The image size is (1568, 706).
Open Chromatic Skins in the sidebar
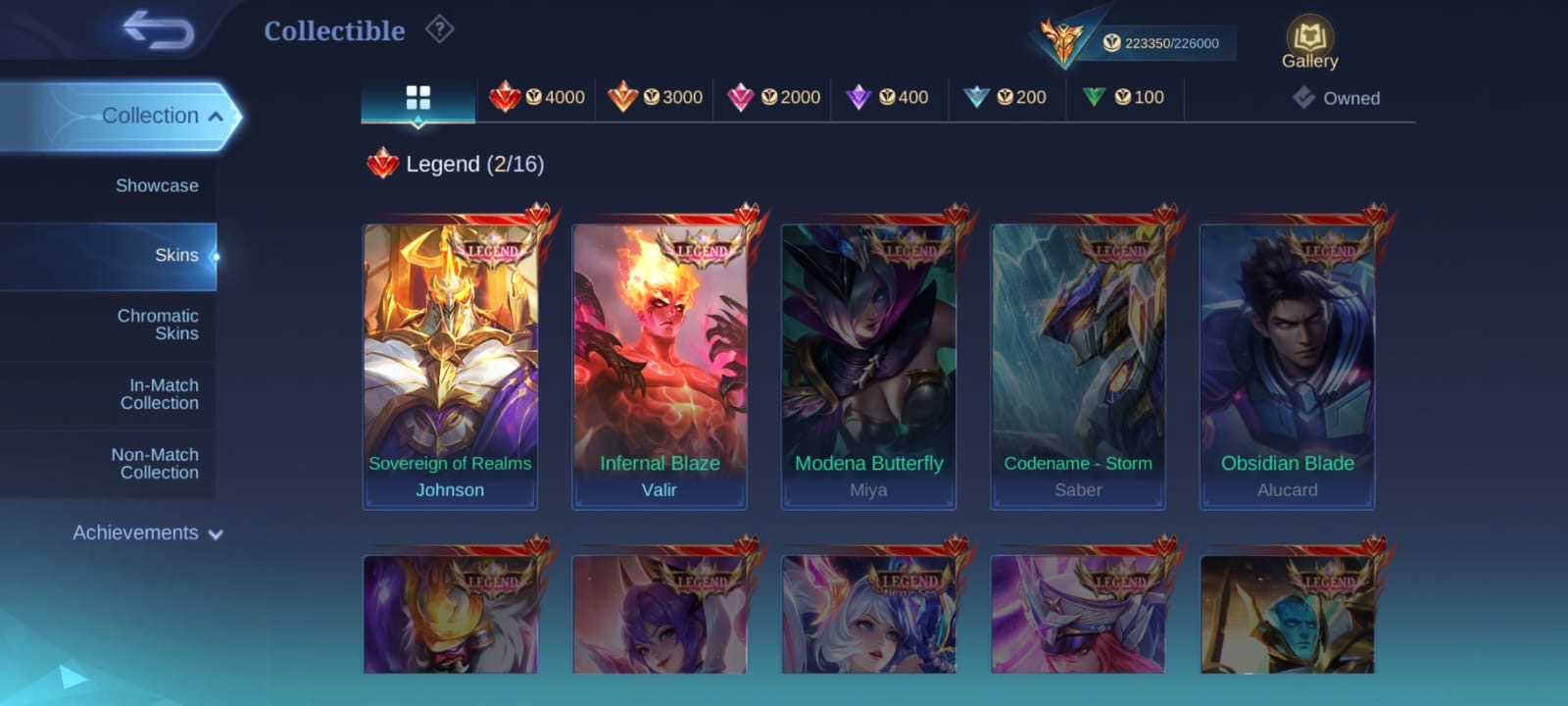point(157,325)
